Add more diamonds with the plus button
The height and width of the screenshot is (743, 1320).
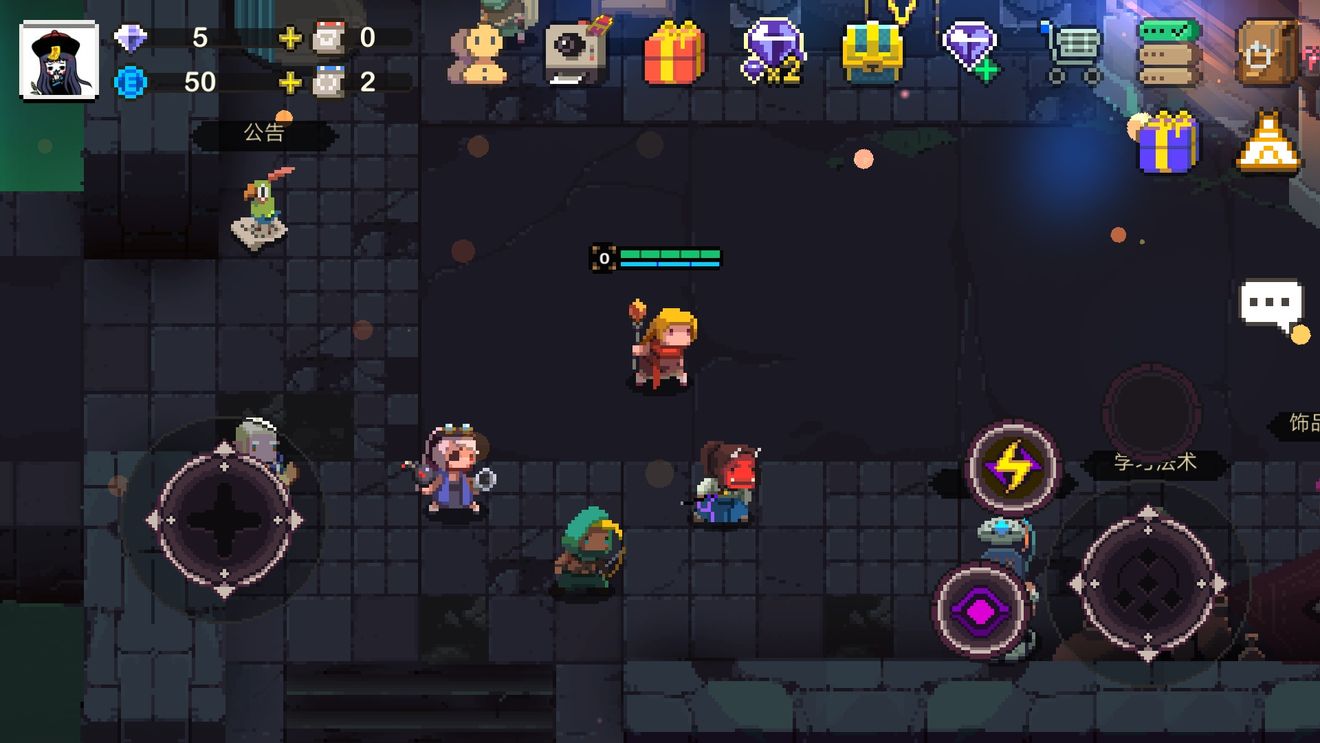tap(290, 39)
